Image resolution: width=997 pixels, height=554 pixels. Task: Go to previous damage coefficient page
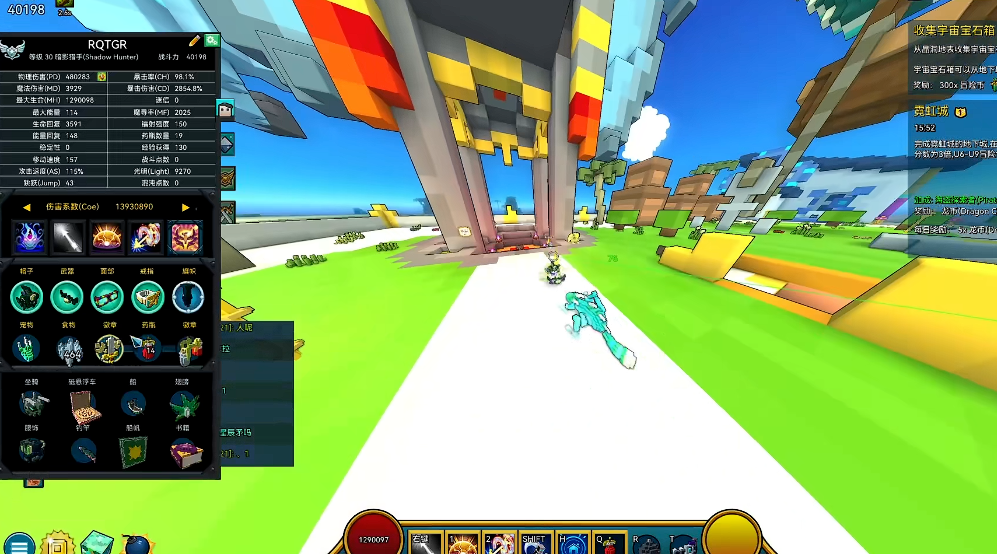coord(27,207)
